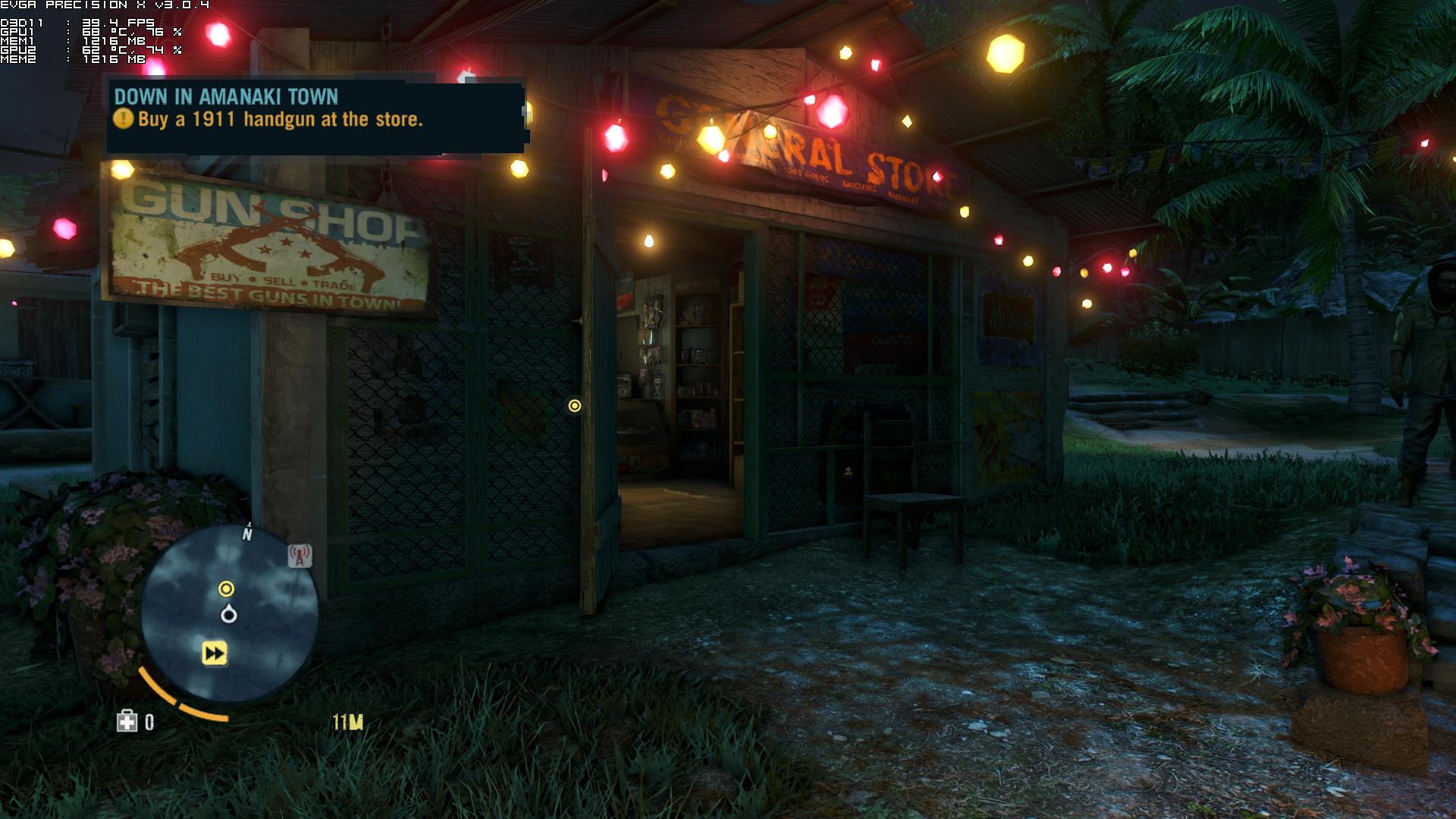The height and width of the screenshot is (819, 1456).
Task: Click the yellow objective waypoint on the door
Action: coord(575,406)
